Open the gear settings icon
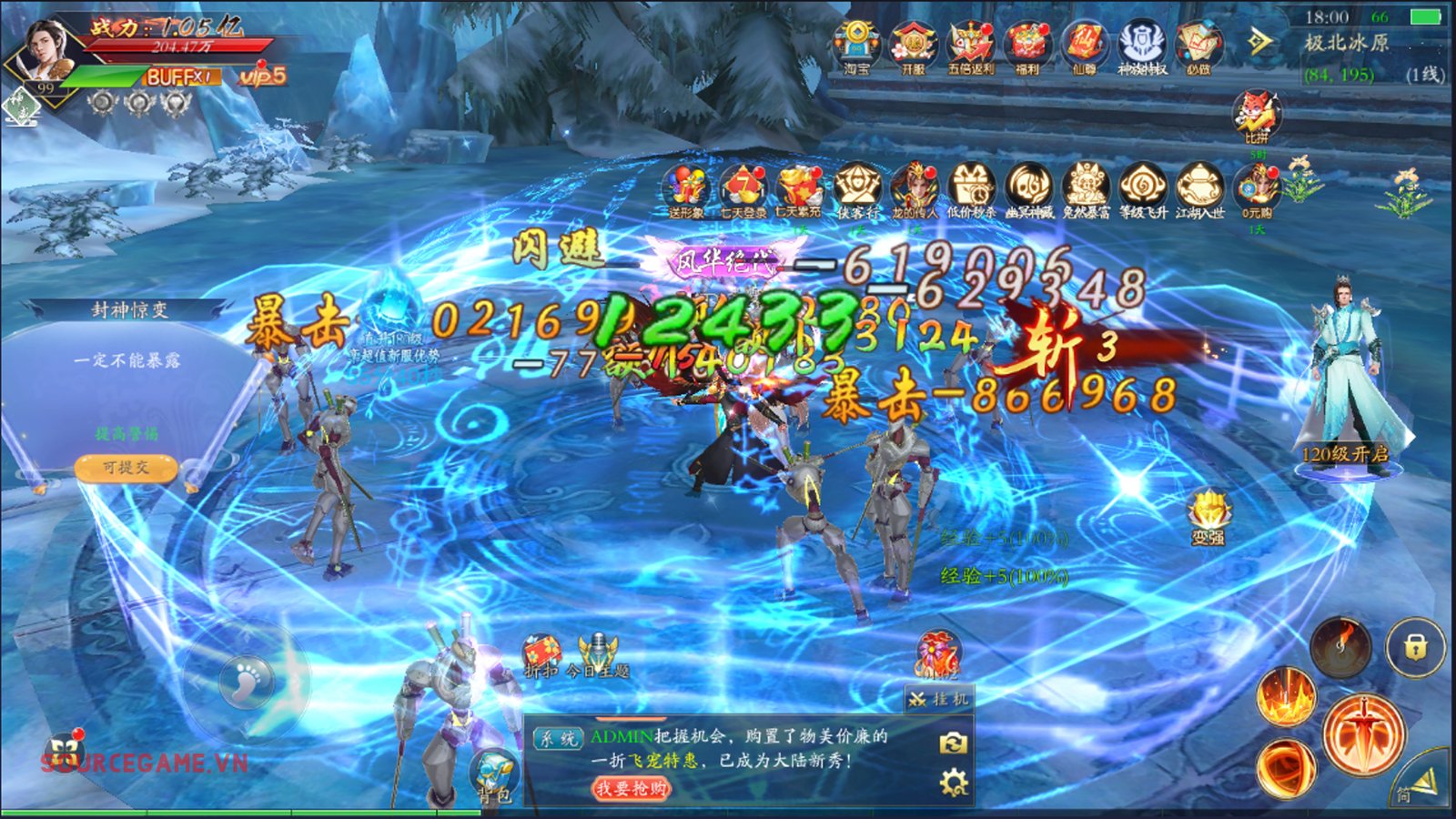 [953, 784]
